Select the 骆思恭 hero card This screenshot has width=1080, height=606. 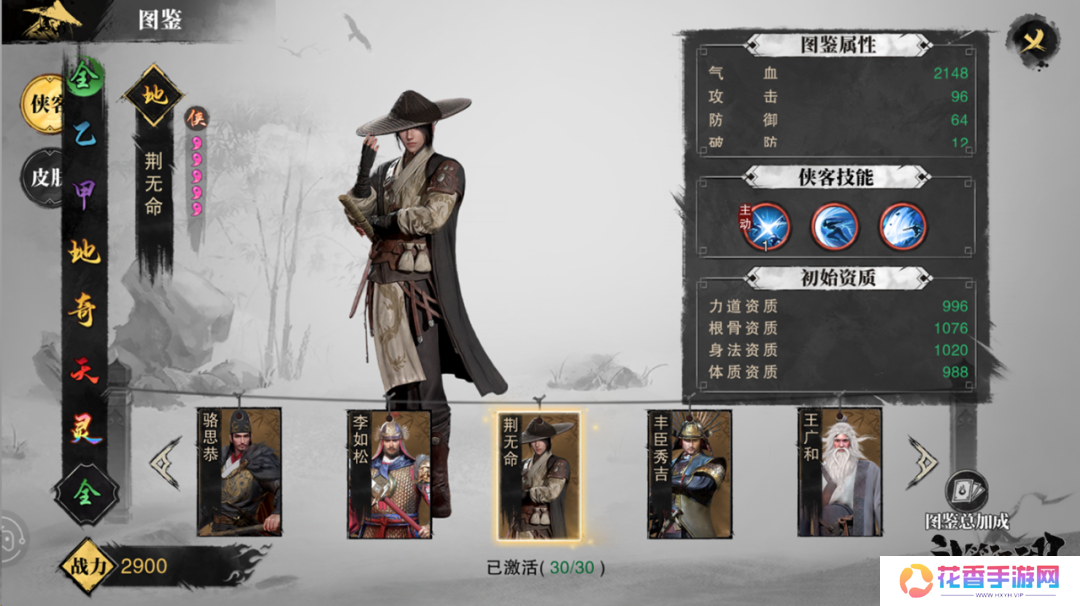pyautogui.click(x=239, y=472)
